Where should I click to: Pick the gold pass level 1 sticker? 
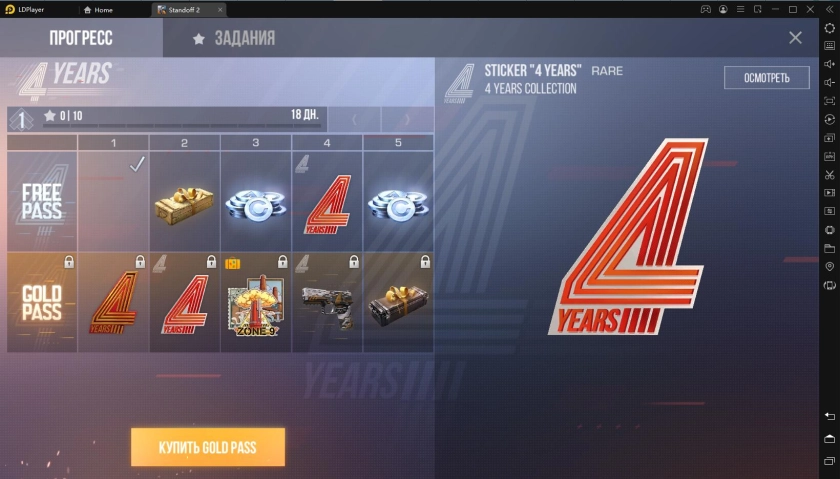coord(113,302)
